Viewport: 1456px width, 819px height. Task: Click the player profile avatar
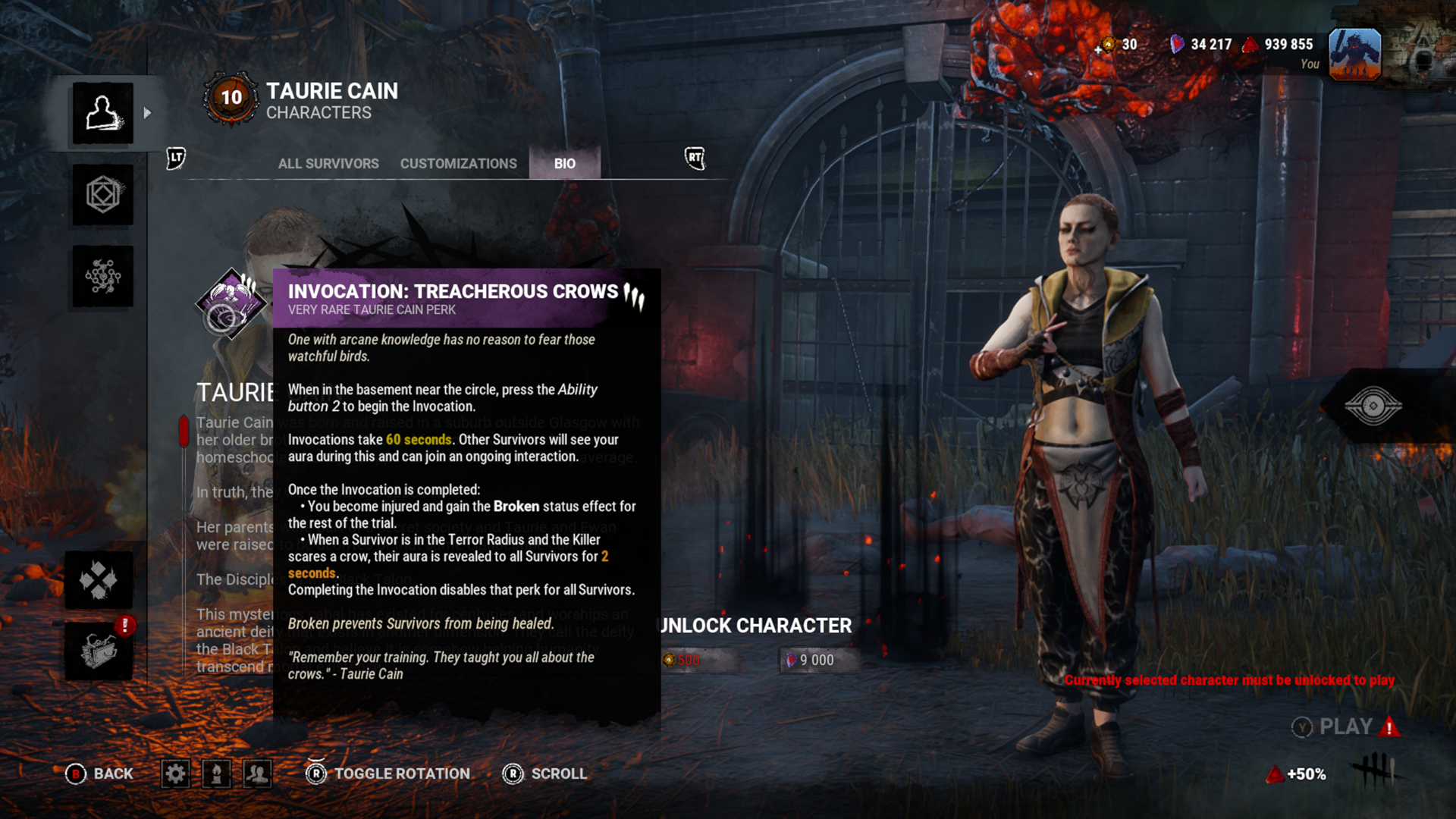[x=1354, y=55]
